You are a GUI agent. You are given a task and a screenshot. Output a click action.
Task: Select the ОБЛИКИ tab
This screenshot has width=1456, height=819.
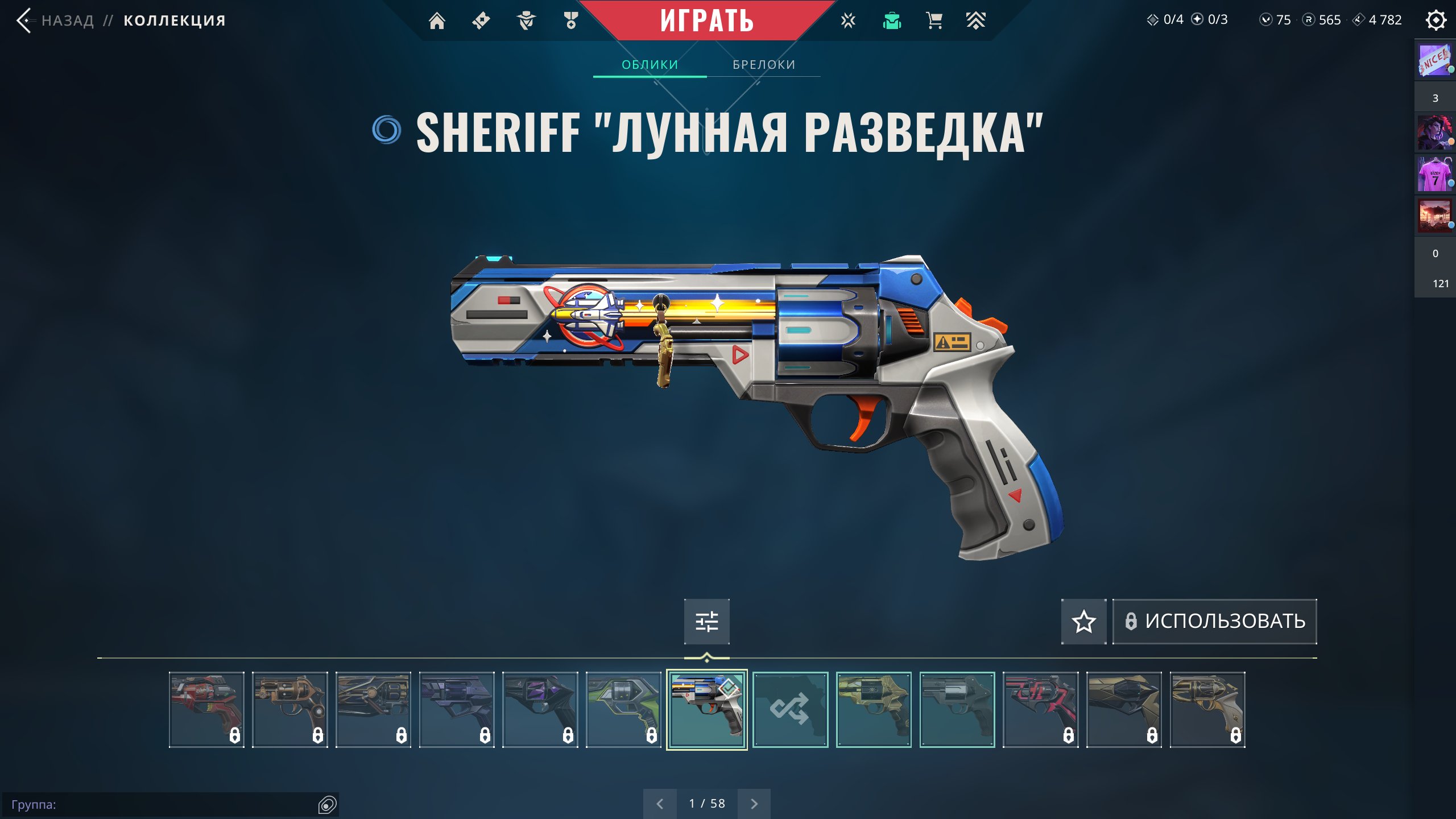[x=650, y=65]
